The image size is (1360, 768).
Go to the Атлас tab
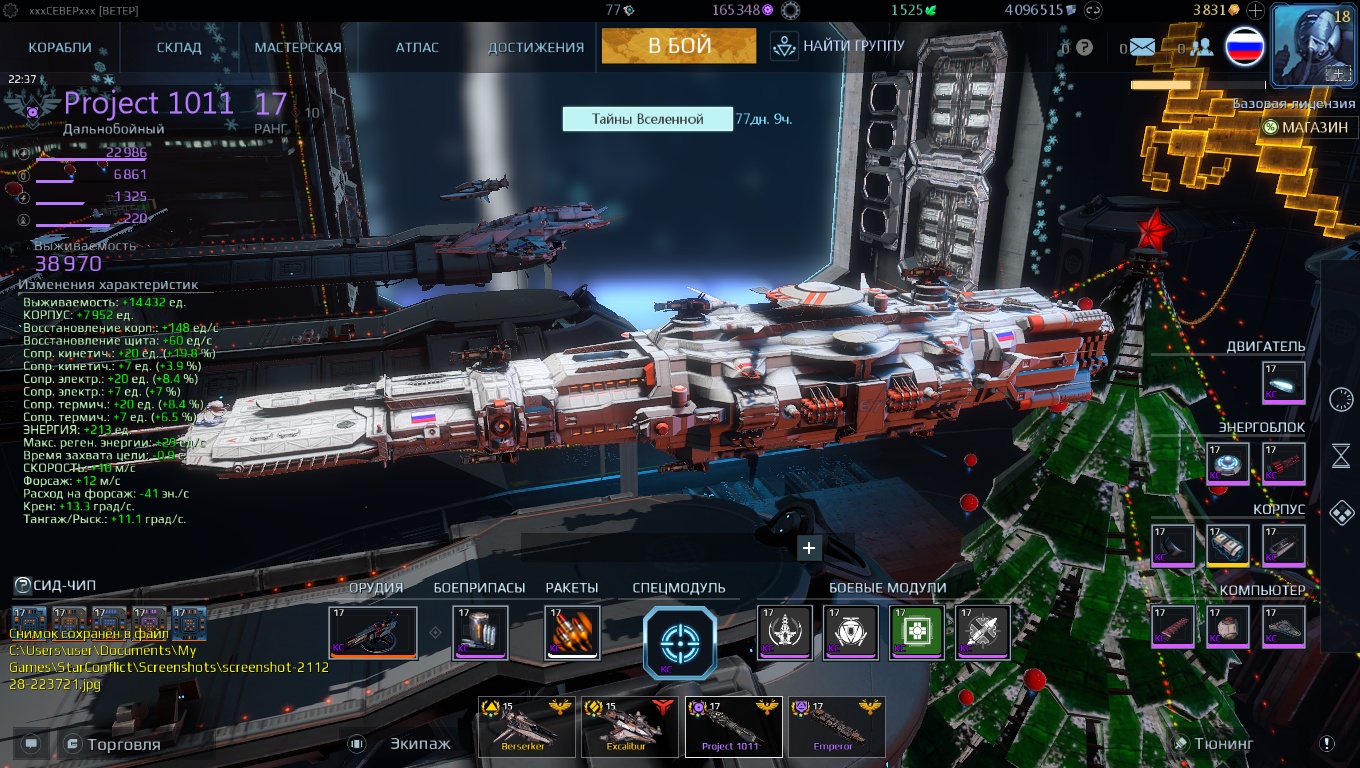coord(417,47)
